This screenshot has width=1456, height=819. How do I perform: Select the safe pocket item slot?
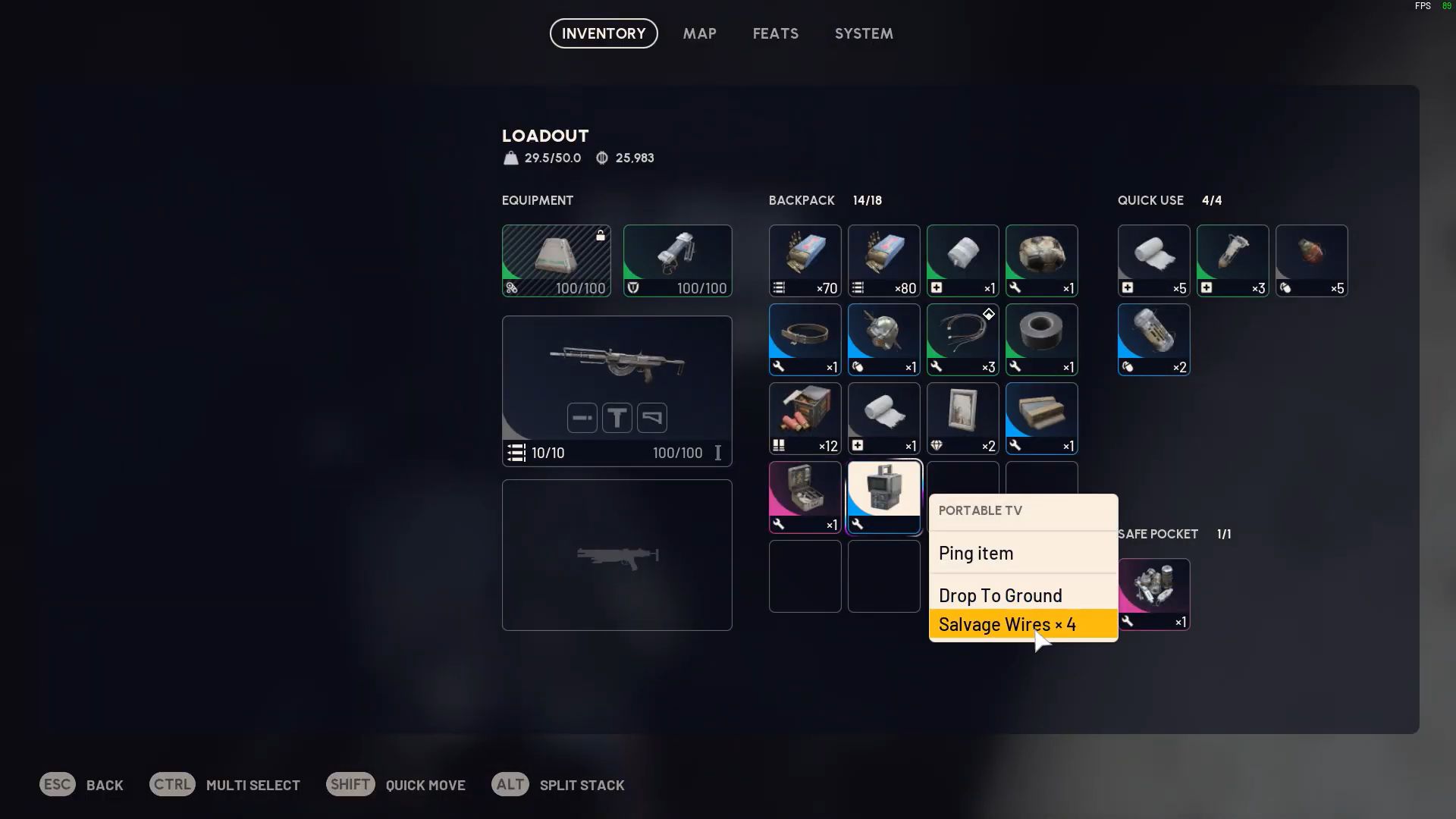pyautogui.click(x=1153, y=595)
